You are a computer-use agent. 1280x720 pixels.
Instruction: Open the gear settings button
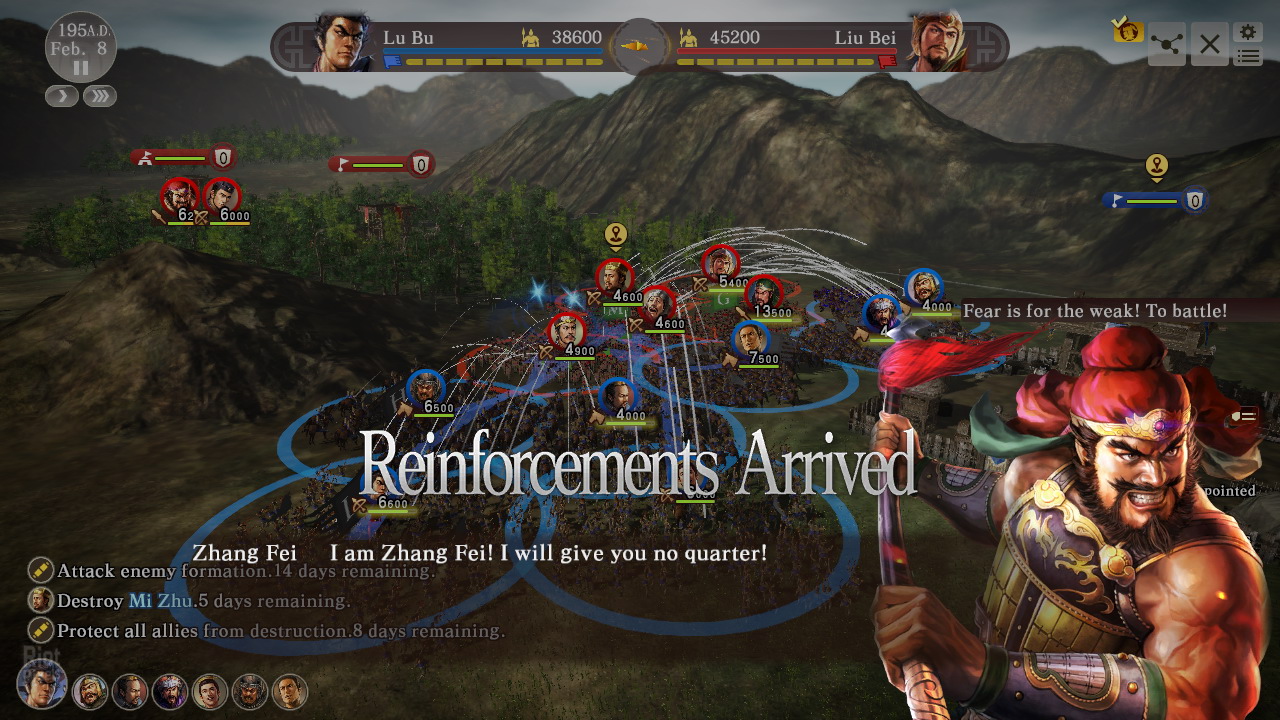coord(1247,32)
